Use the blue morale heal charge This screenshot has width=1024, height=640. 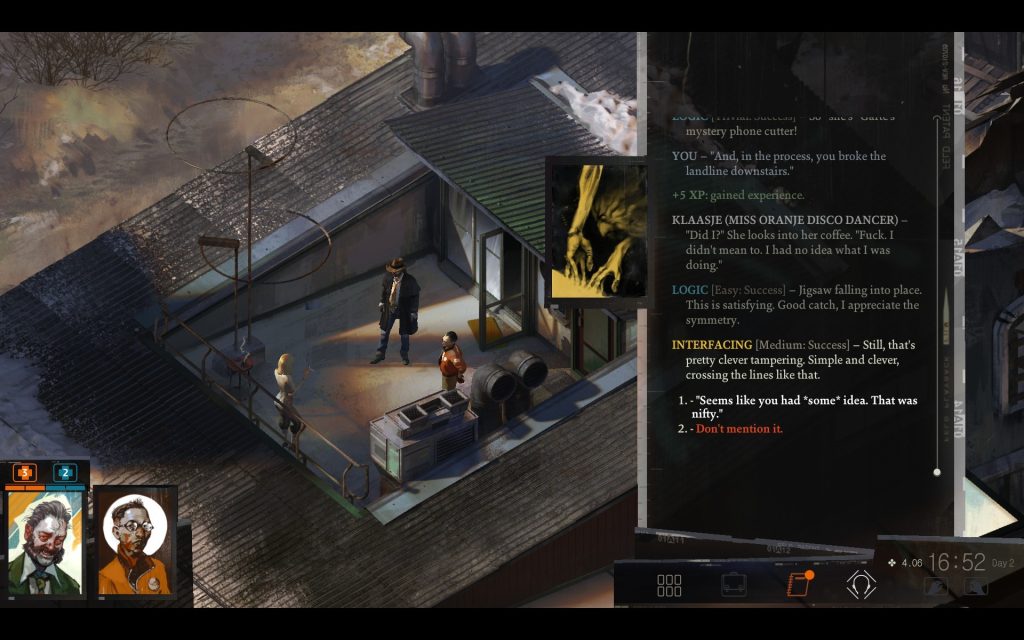(65, 472)
